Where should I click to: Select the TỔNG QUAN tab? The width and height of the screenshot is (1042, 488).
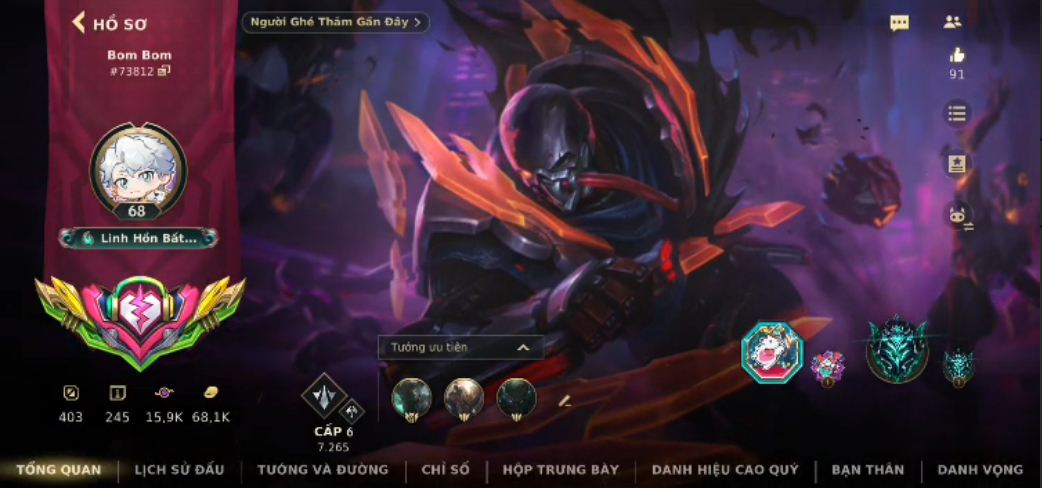click(x=58, y=469)
